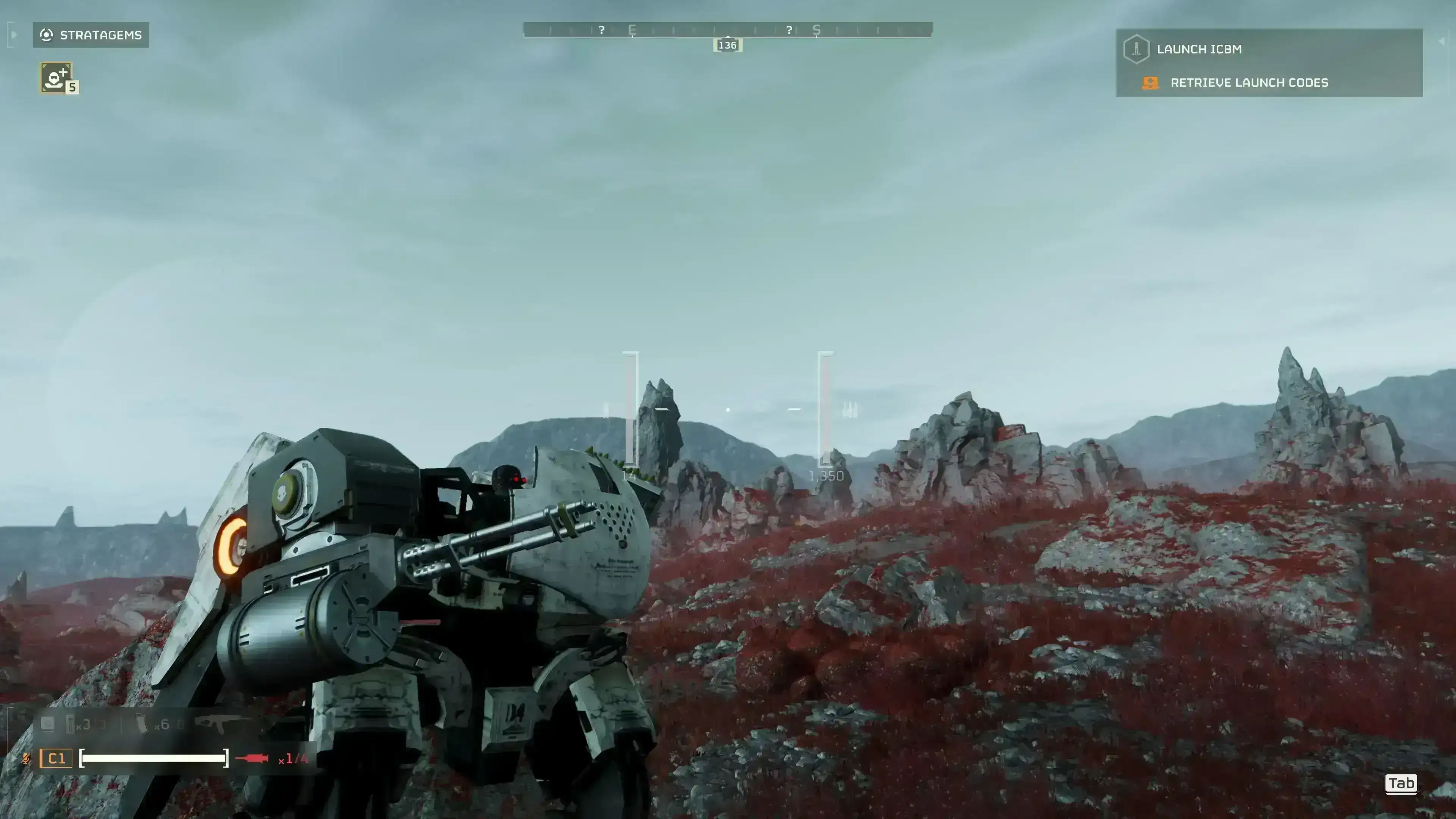
Task: Click the hexagonal ICBM missile icon
Action: (1136, 49)
